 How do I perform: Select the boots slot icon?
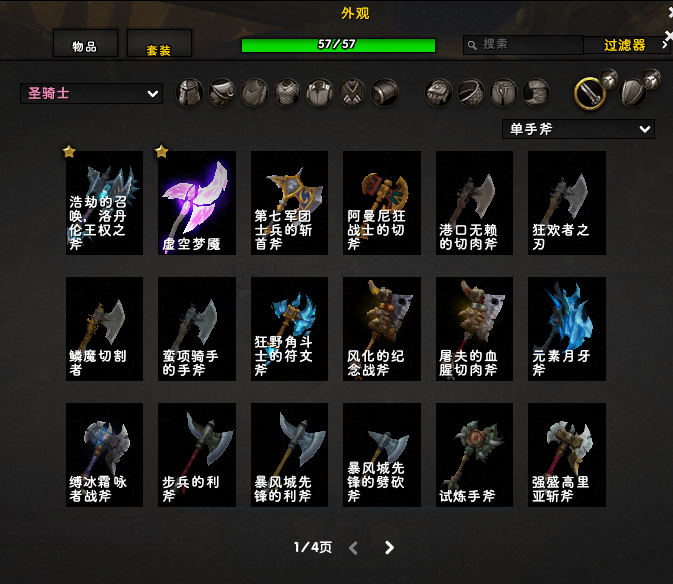point(537,93)
